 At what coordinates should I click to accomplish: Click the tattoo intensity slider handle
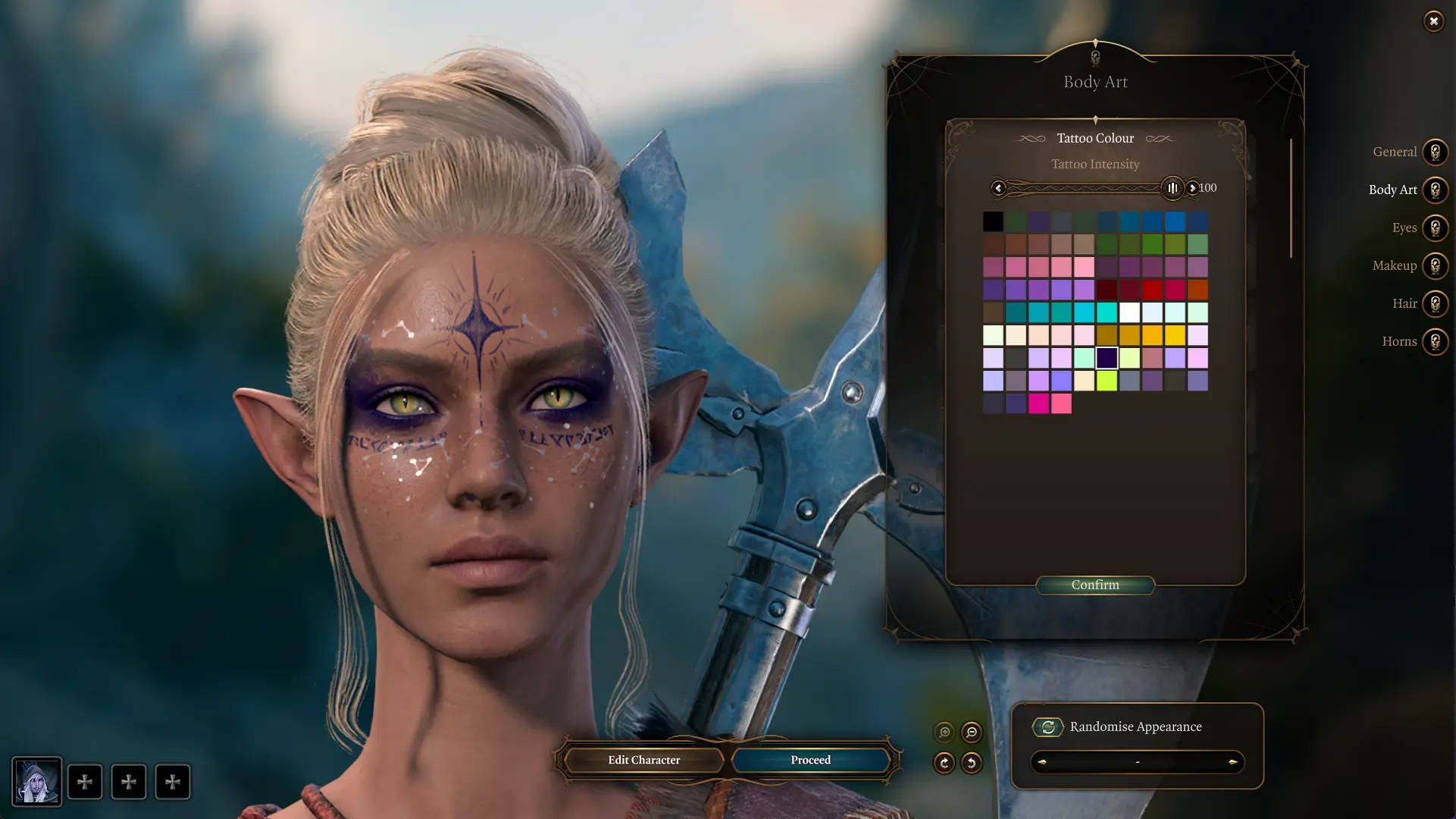tap(1172, 188)
